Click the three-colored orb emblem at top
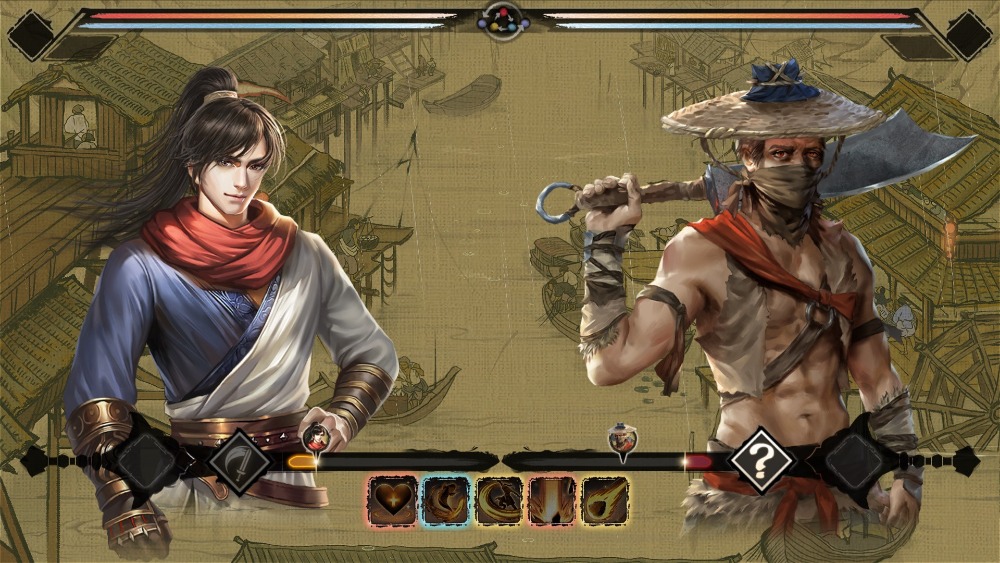Screen dimensions: 1000x563 pos(503,18)
